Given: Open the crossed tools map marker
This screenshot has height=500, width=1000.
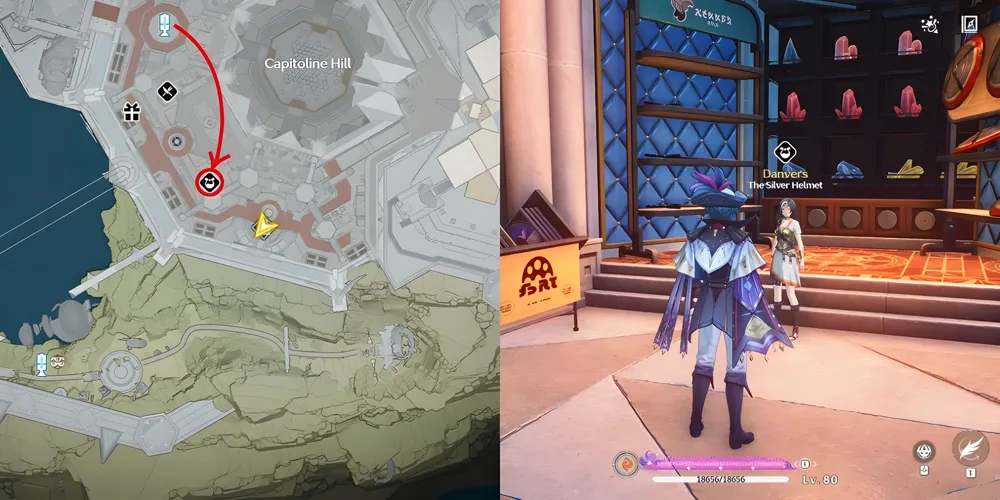Looking at the screenshot, I should tap(167, 92).
